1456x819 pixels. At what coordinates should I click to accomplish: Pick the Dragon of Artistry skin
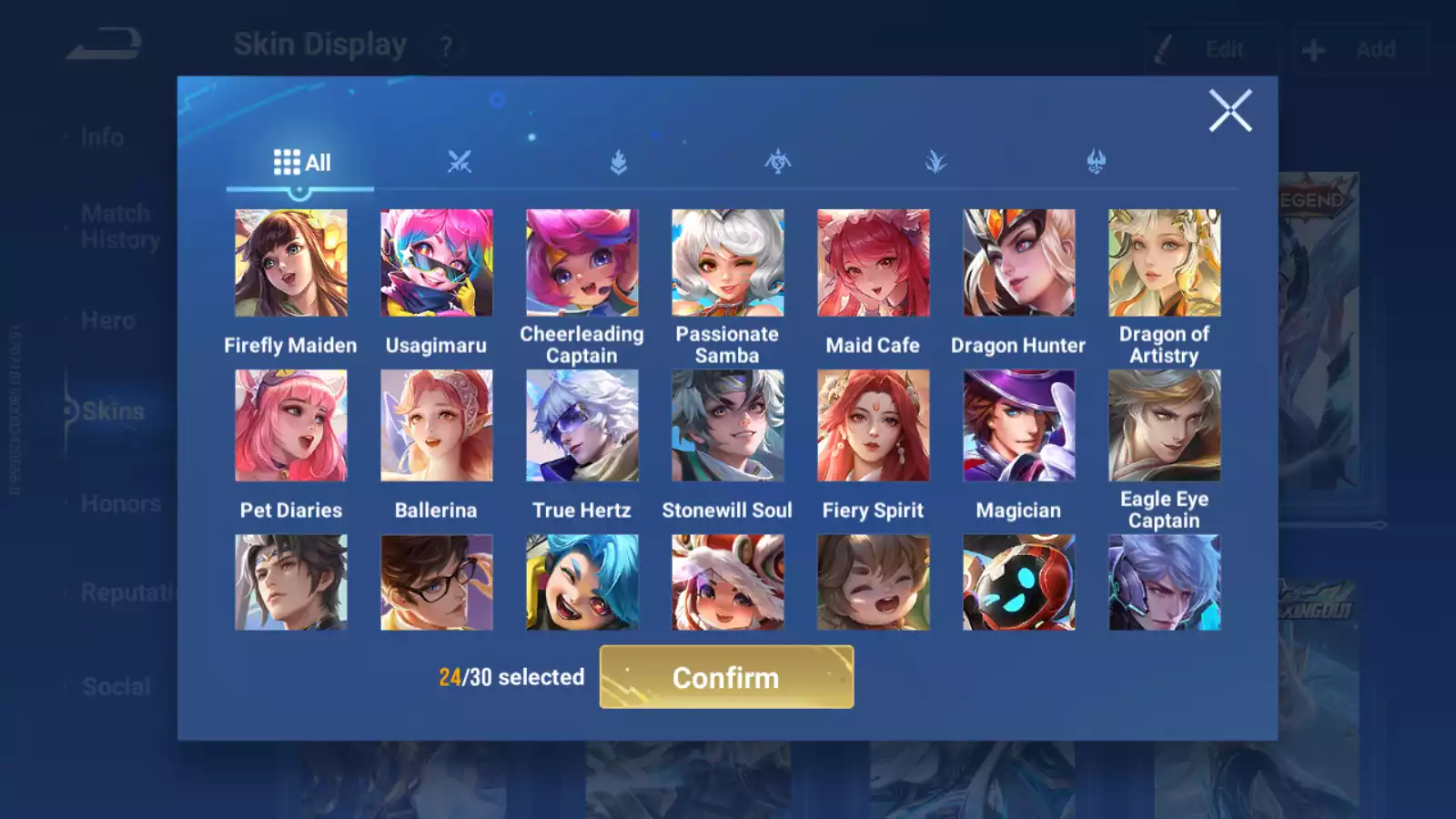[x=1164, y=263]
